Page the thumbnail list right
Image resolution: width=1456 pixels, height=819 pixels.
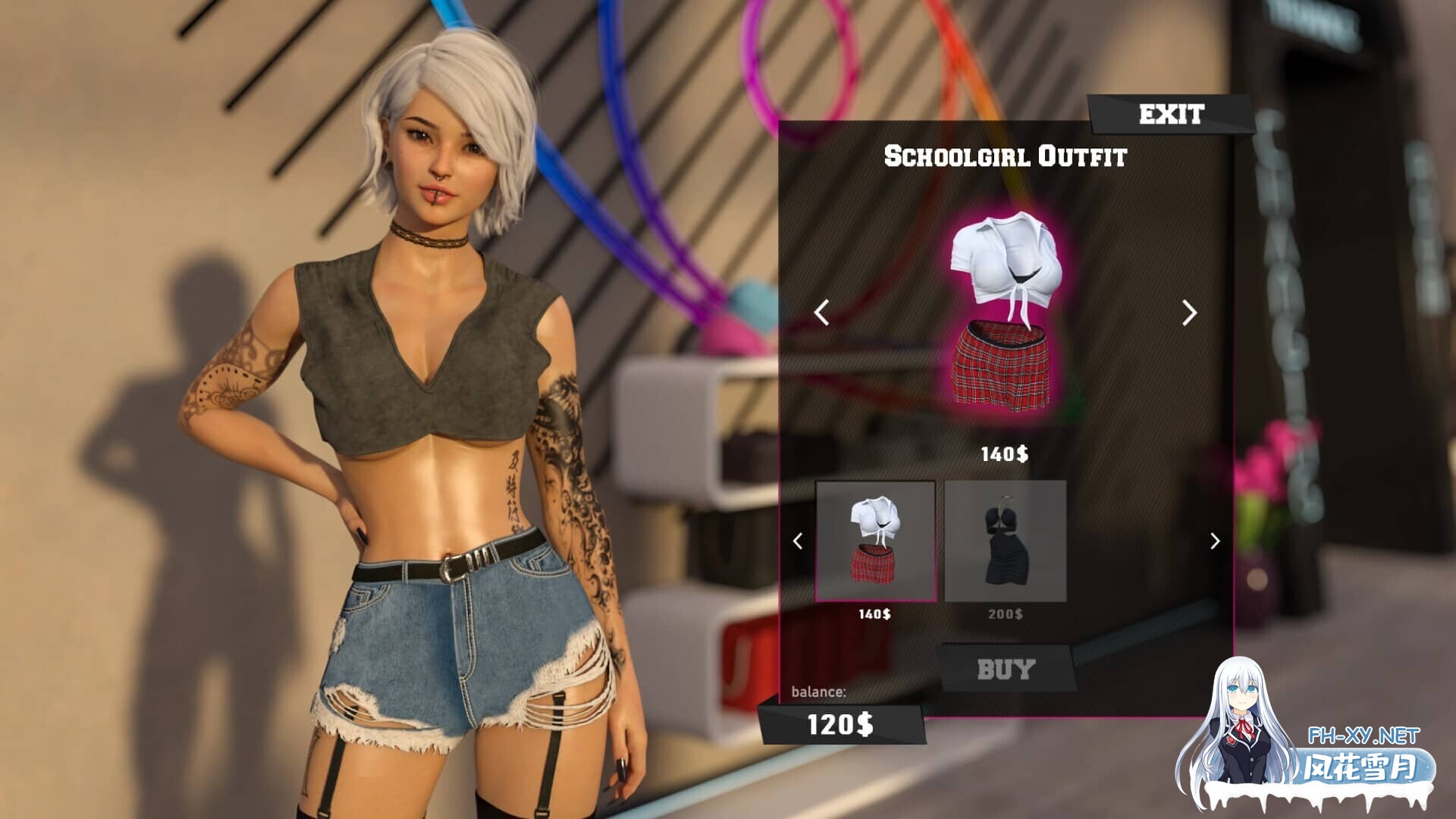[x=1215, y=541]
